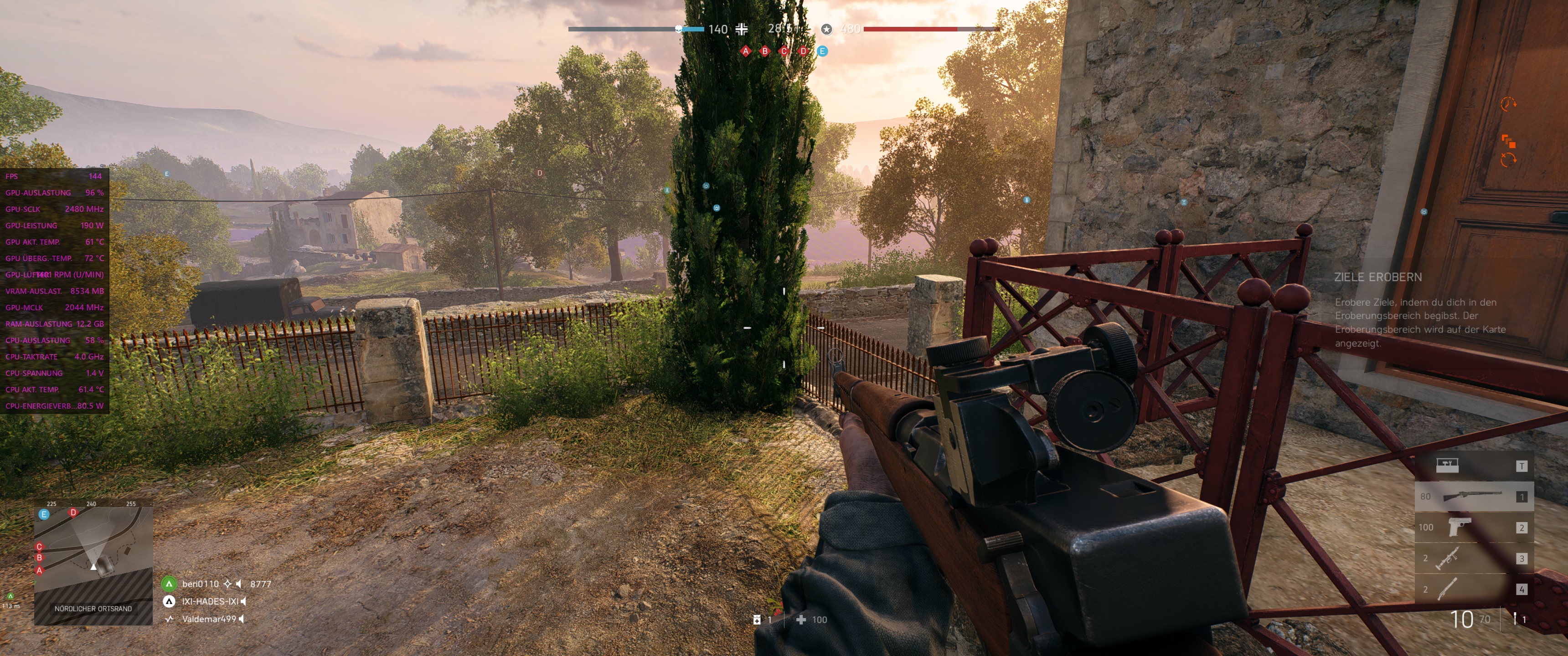Select the red objective A diamond marker

coord(745,52)
